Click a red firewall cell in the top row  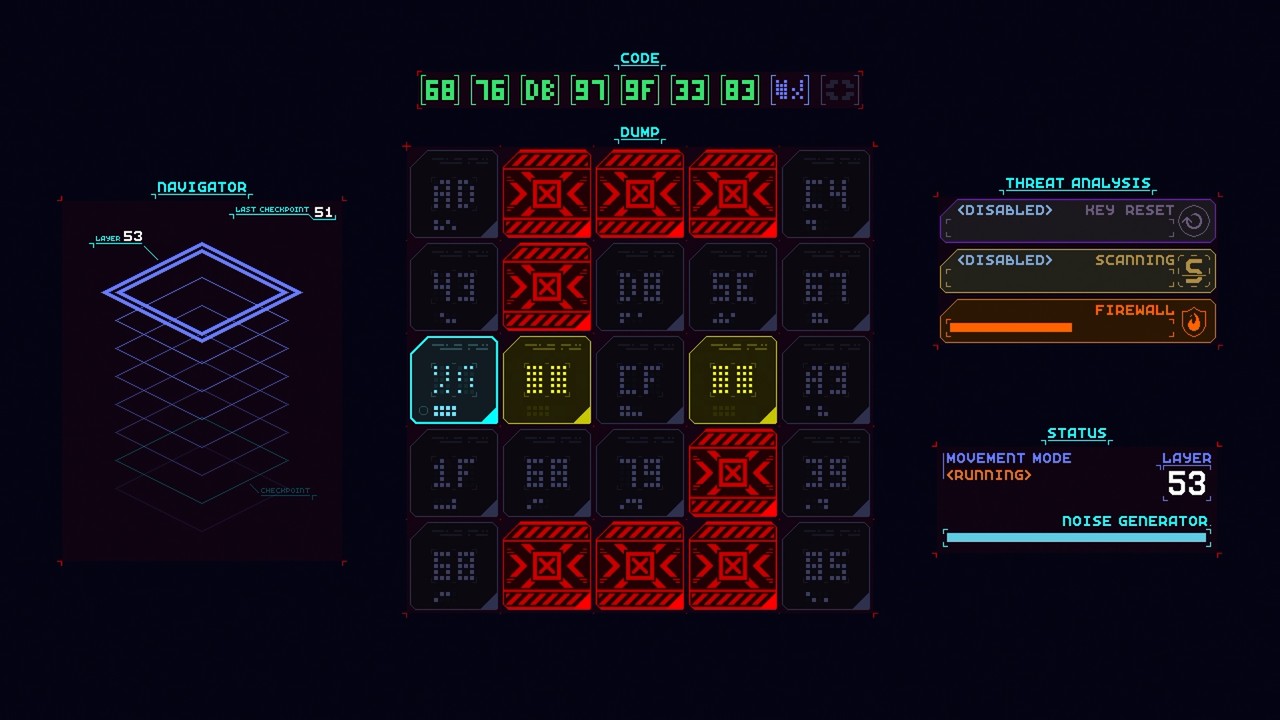tap(547, 194)
